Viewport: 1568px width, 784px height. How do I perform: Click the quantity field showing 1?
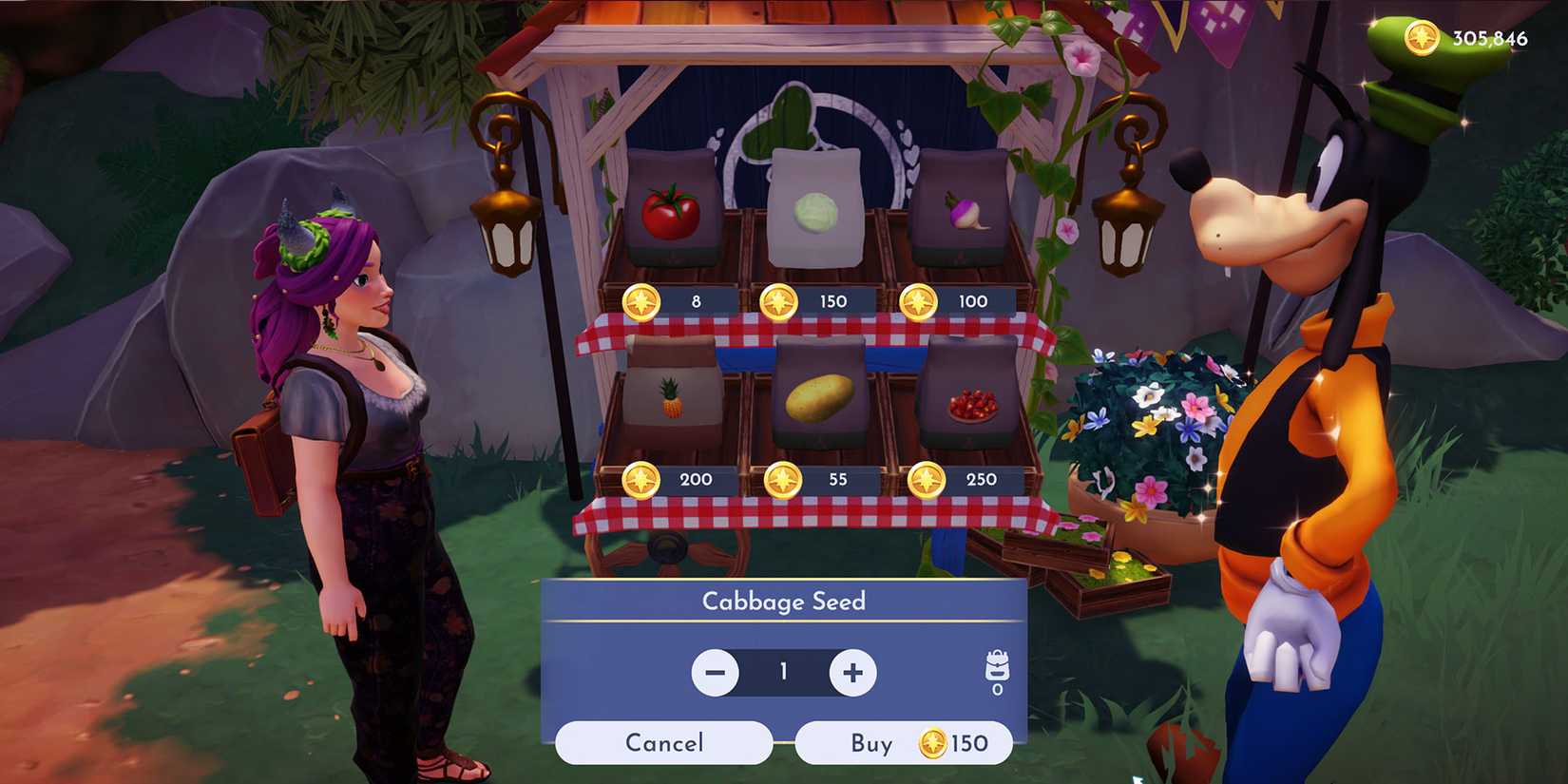tap(782, 672)
